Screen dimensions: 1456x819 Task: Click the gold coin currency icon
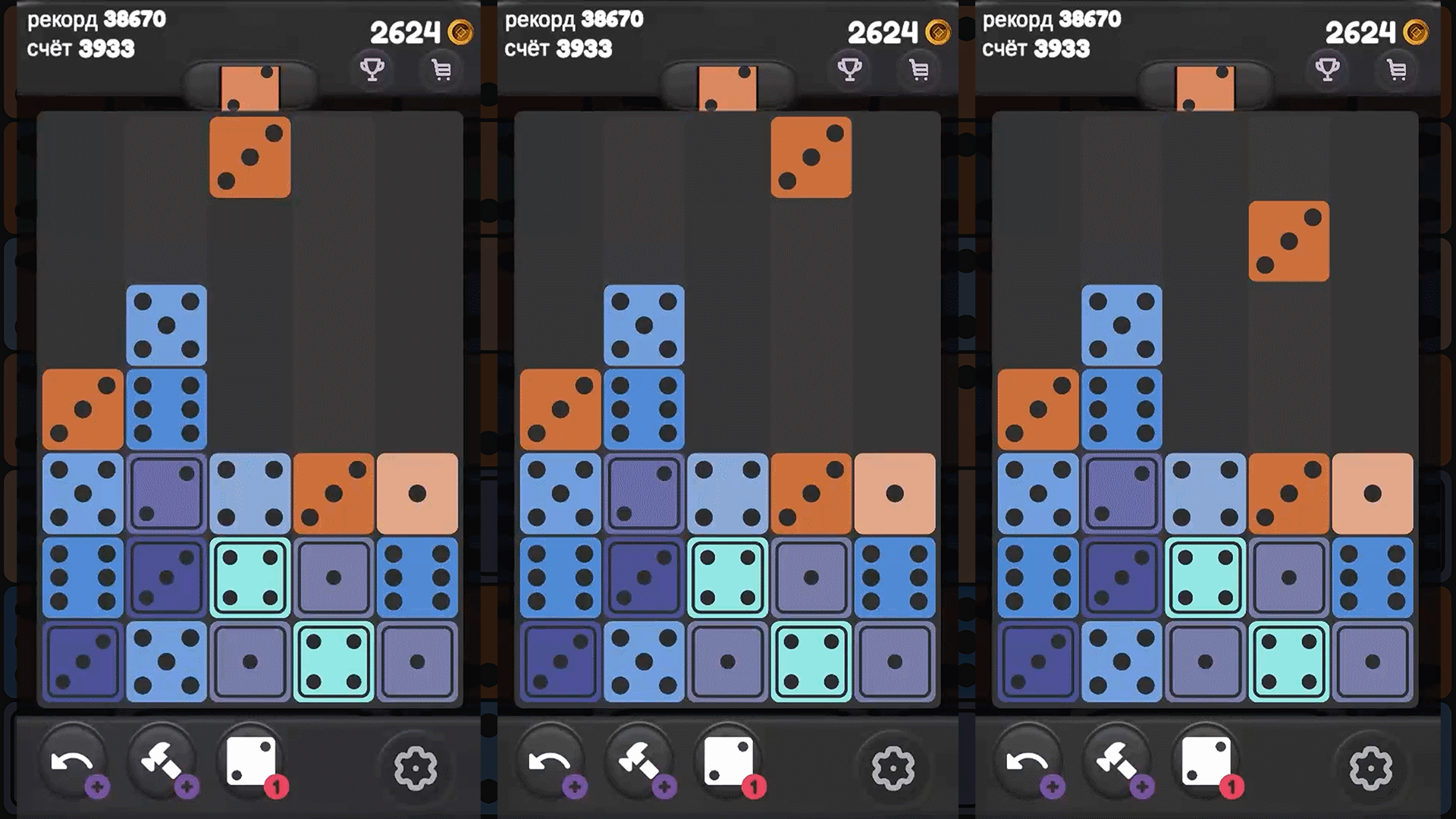pos(462,32)
